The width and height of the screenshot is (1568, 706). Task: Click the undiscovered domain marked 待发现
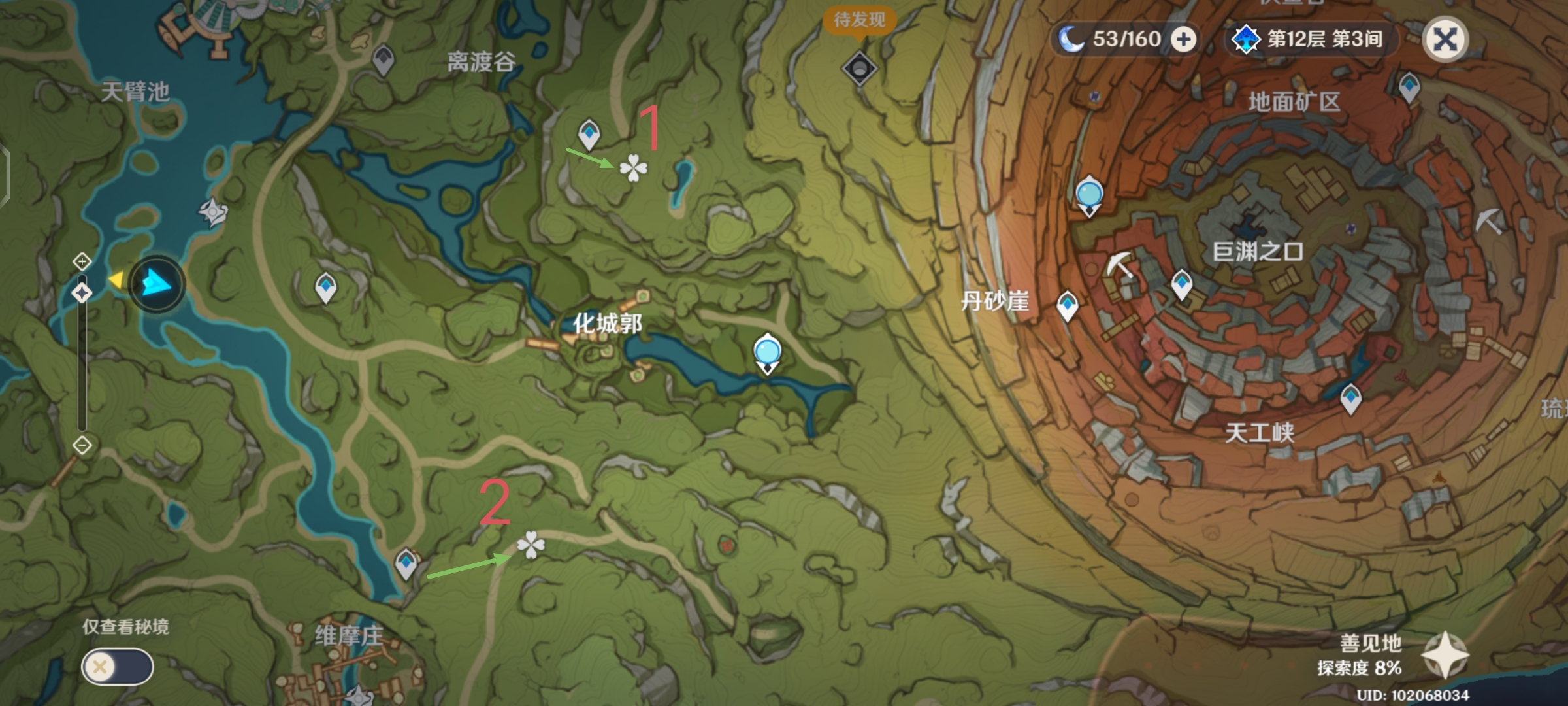860,65
